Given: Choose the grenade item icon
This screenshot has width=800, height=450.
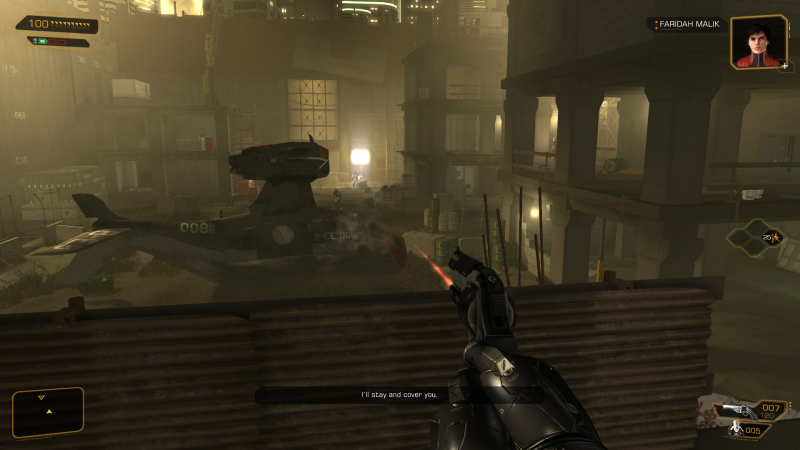Looking at the screenshot, I should [x=737, y=429].
